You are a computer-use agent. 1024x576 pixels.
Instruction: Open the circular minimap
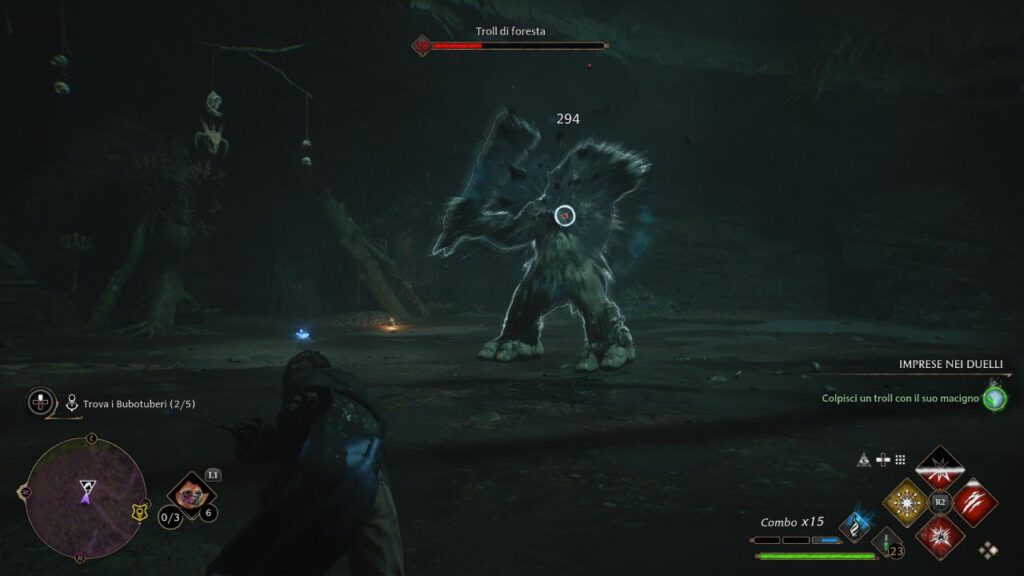tap(84, 497)
